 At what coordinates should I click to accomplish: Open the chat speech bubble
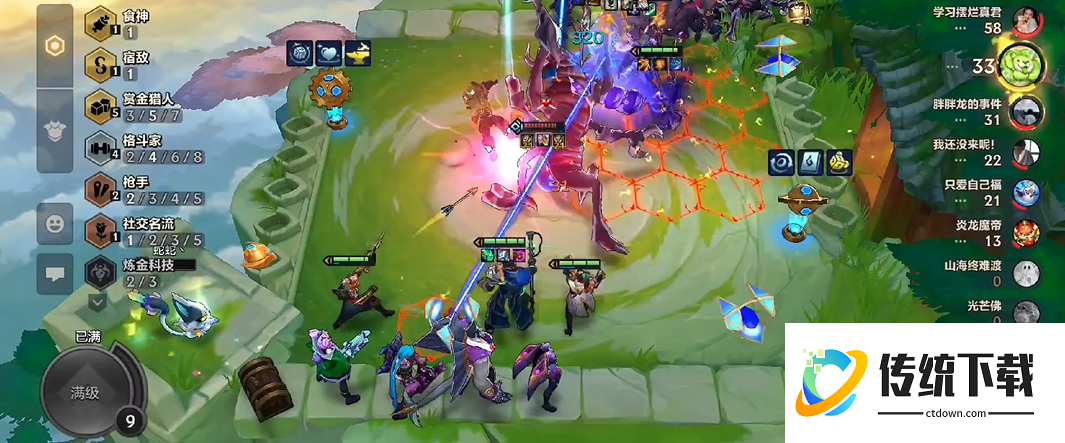tap(55, 271)
